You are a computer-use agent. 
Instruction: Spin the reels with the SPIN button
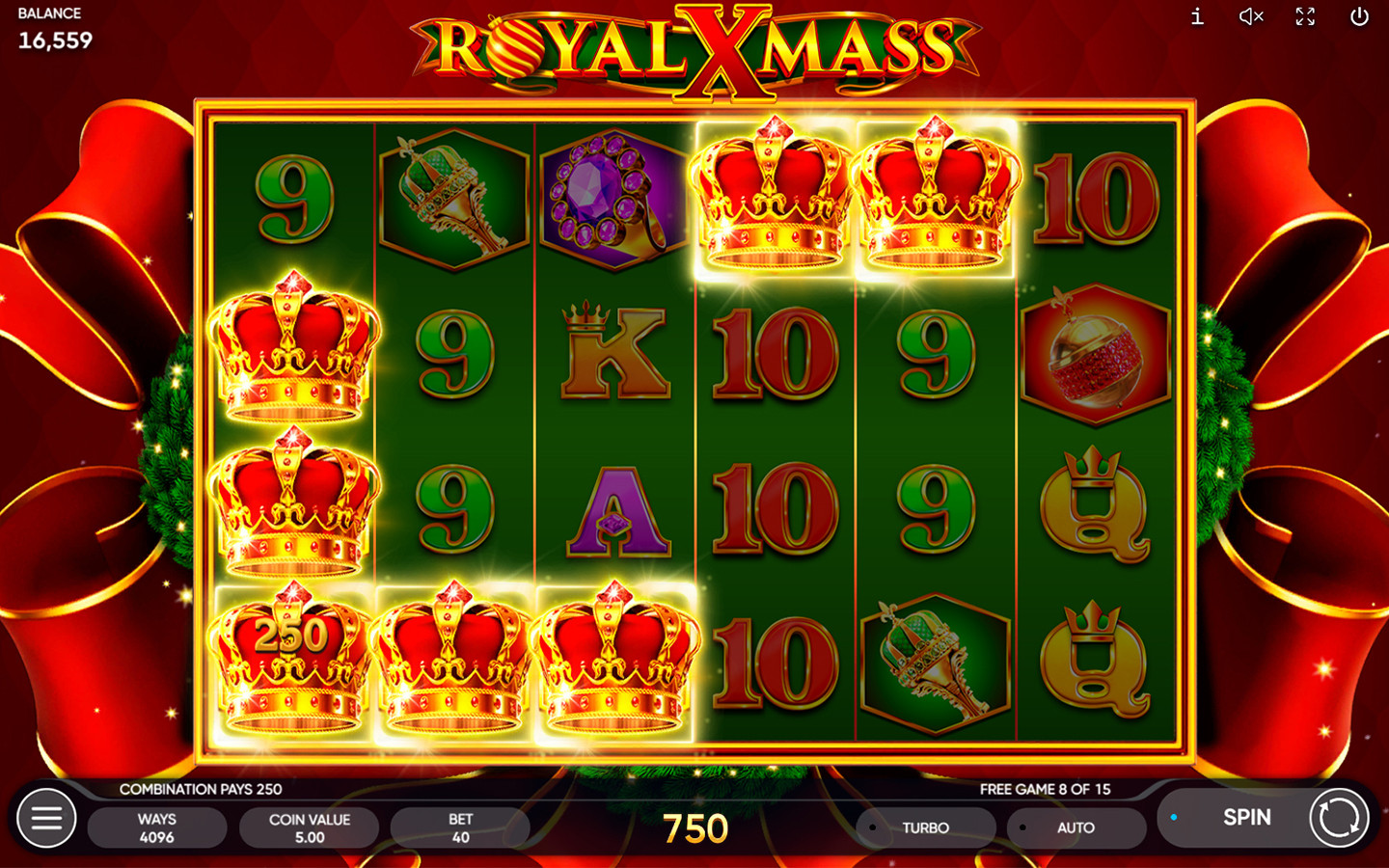(x=1246, y=818)
